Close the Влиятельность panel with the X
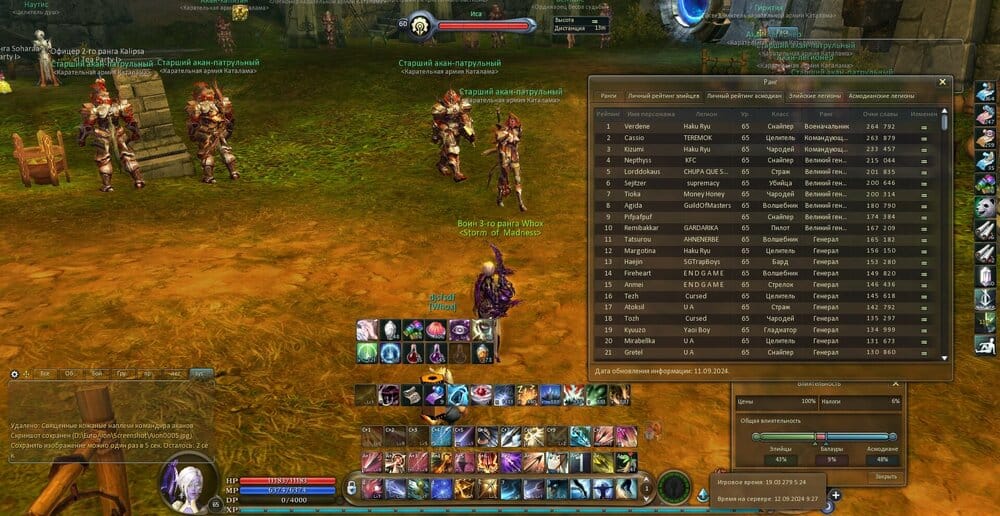This screenshot has width=1000, height=516. click(895, 384)
